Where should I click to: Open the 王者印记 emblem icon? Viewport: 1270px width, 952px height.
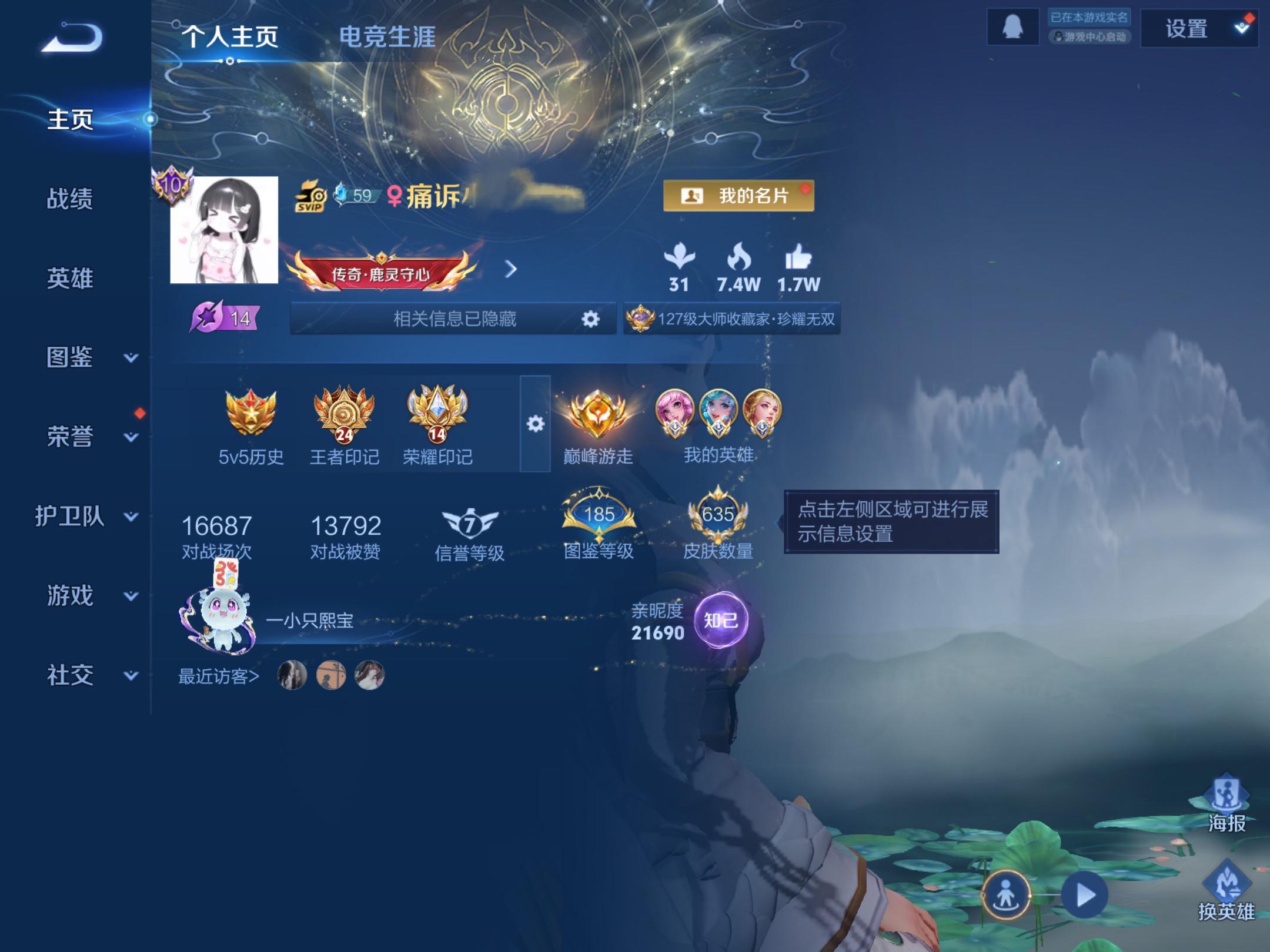click(340, 414)
